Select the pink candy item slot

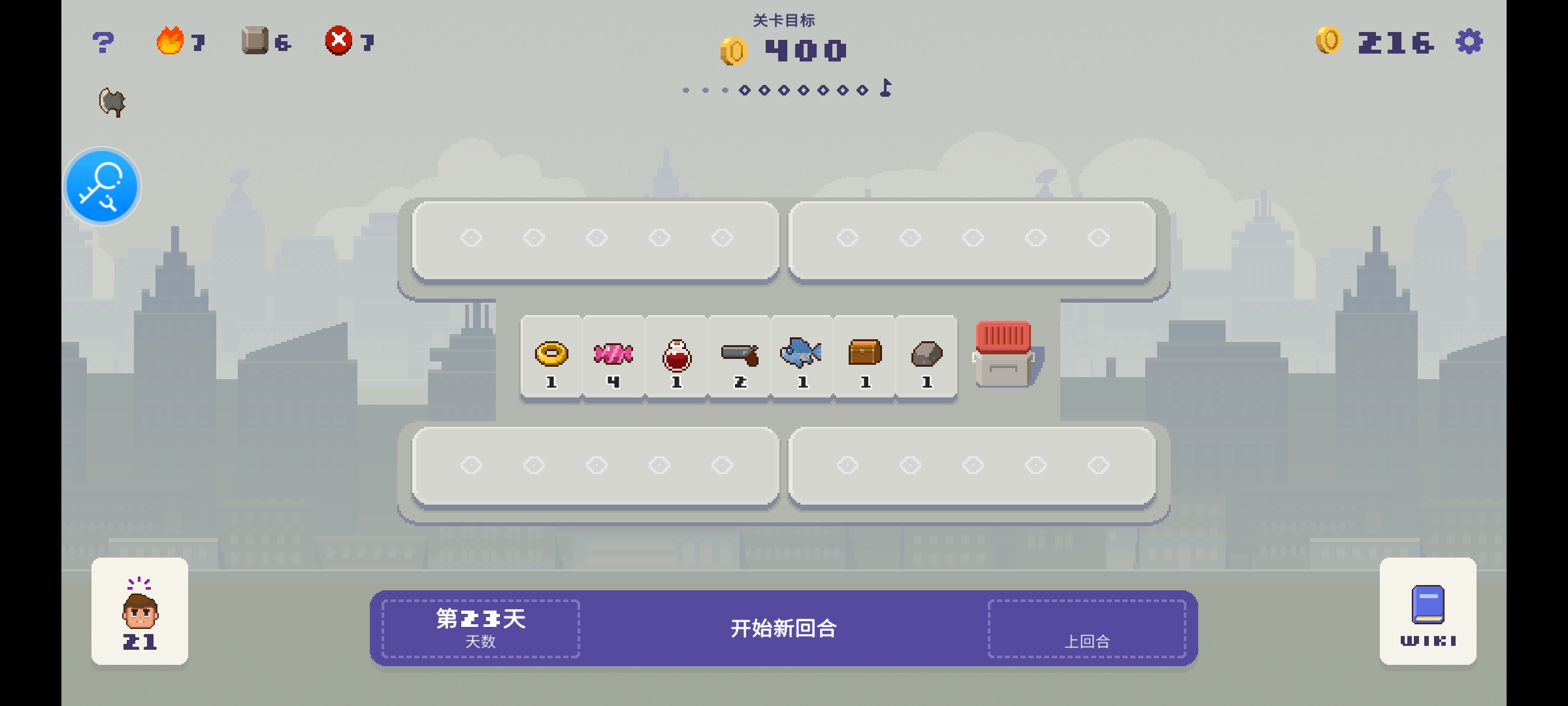(613, 358)
